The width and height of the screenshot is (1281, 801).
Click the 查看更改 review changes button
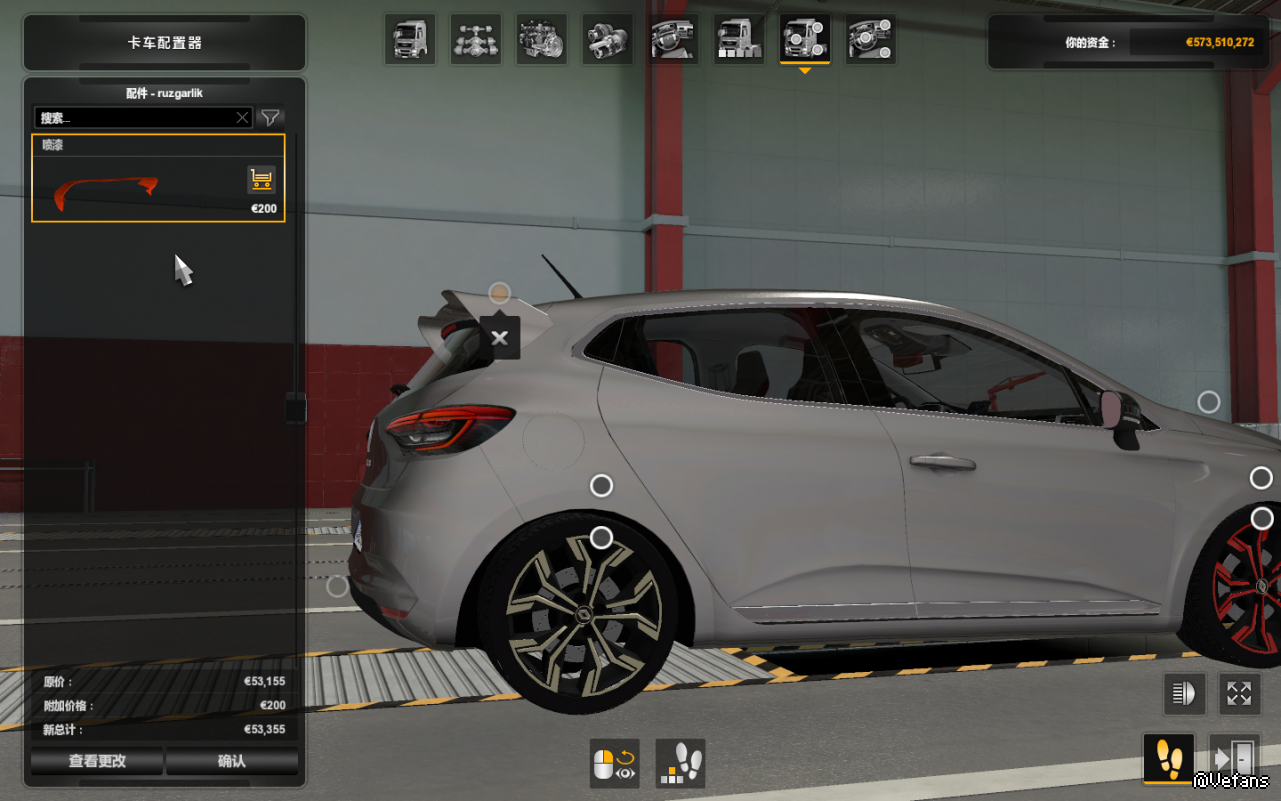[x=97, y=761]
